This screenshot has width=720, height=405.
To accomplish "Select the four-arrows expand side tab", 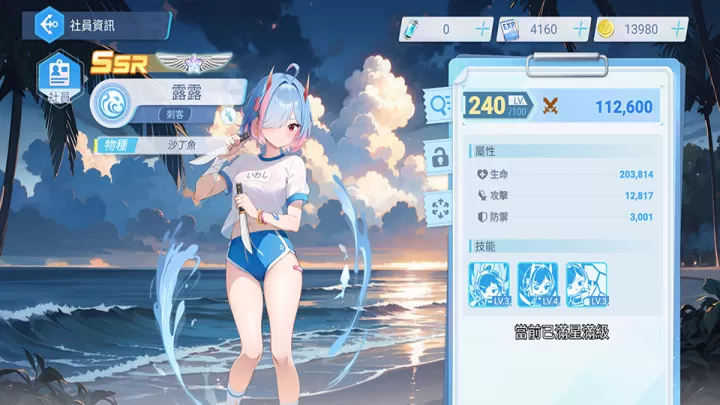I will tap(439, 207).
